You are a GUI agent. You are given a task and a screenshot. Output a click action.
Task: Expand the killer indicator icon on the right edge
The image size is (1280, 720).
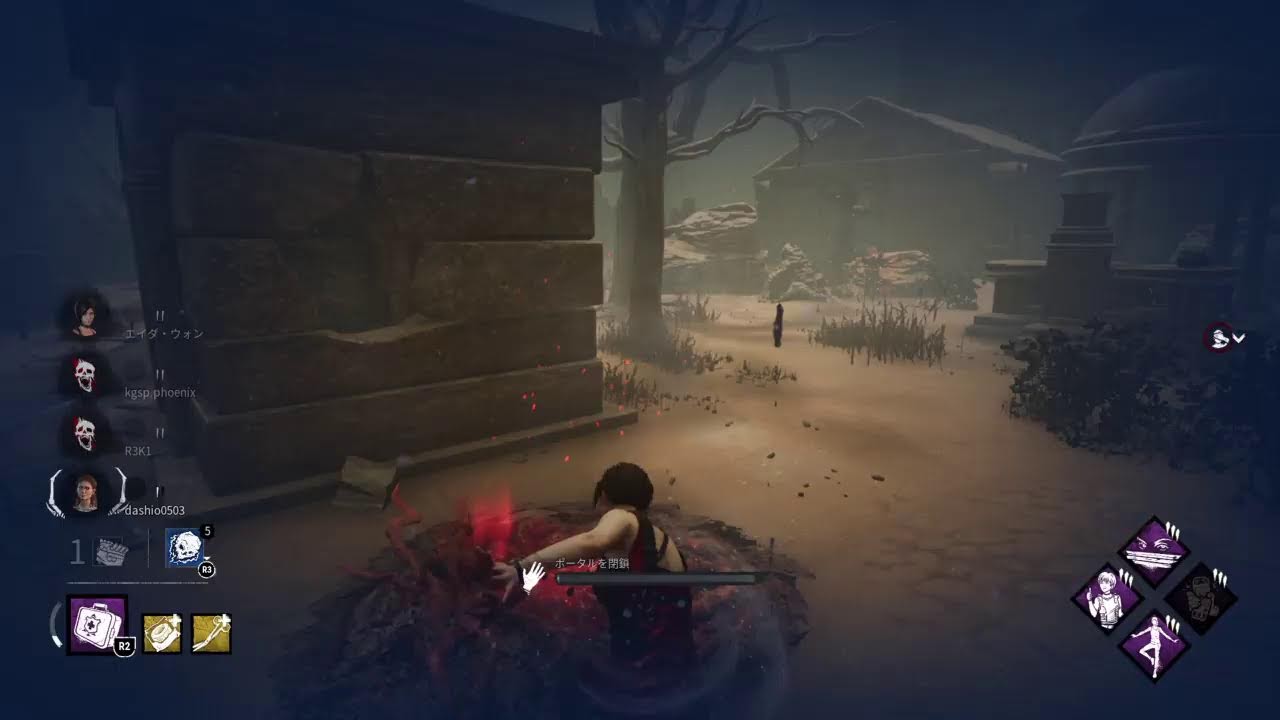click(1224, 338)
